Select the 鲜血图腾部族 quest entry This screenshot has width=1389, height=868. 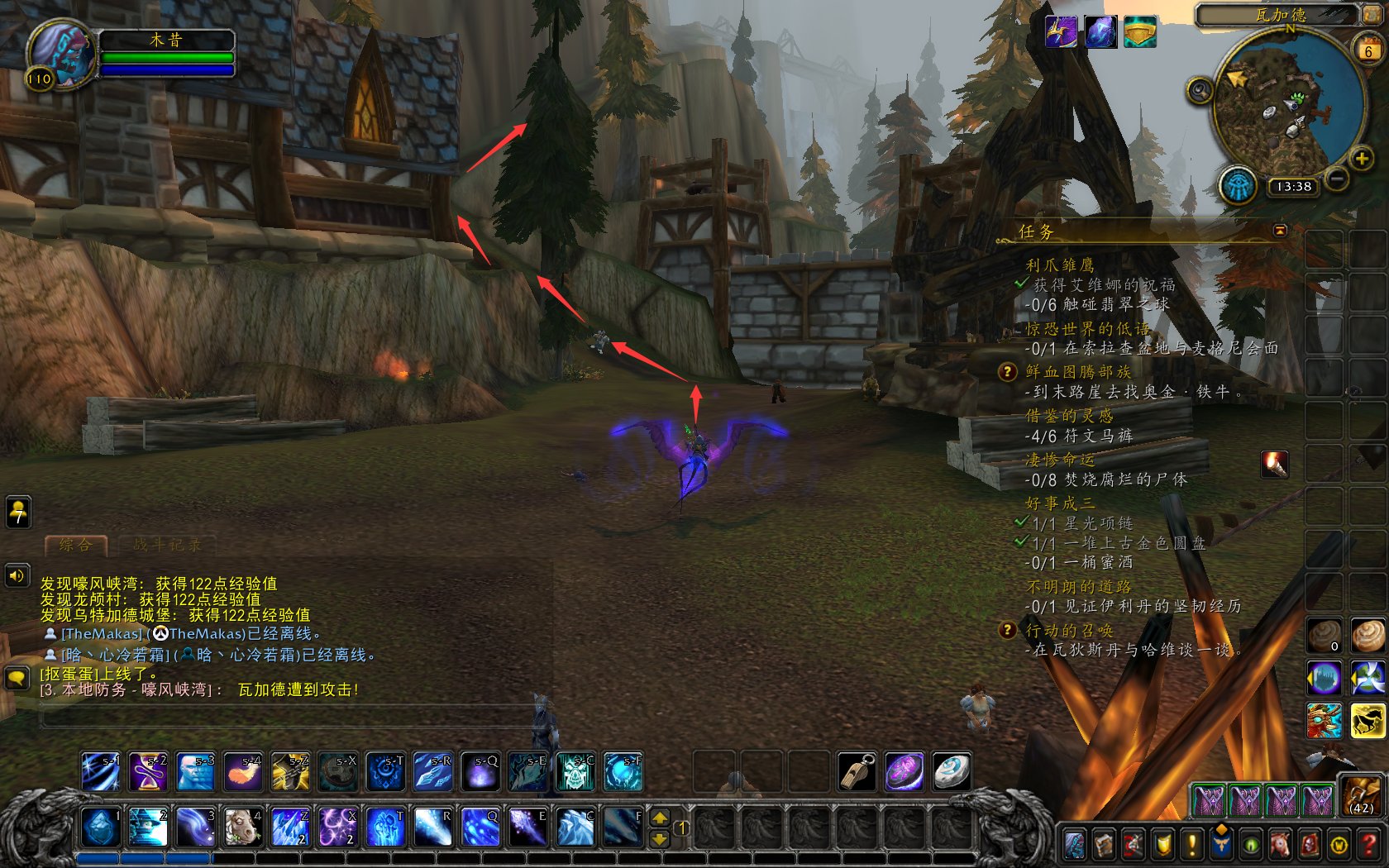pos(1078,372)
